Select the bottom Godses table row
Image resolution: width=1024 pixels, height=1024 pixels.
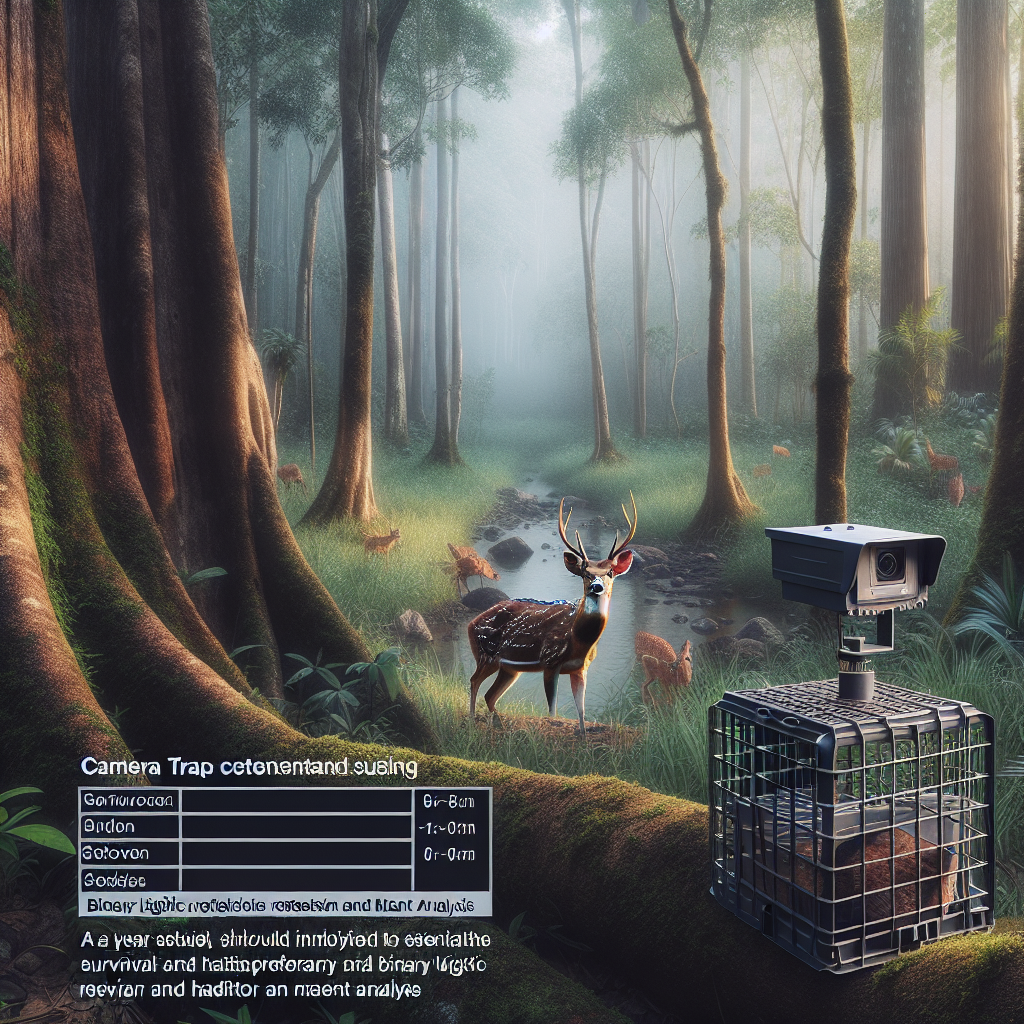click(x=284, y=879)
